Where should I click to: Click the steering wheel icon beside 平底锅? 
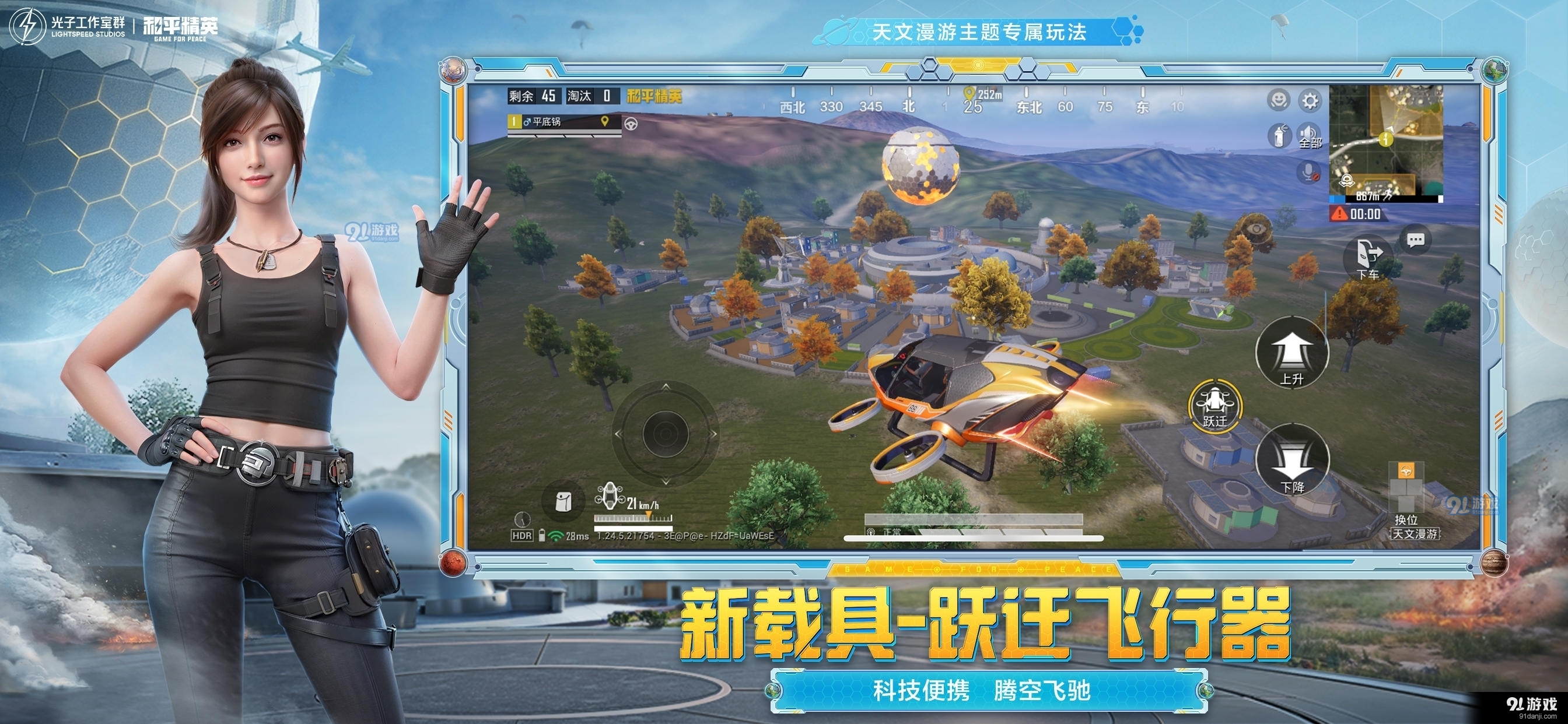(x=632, y=124)
